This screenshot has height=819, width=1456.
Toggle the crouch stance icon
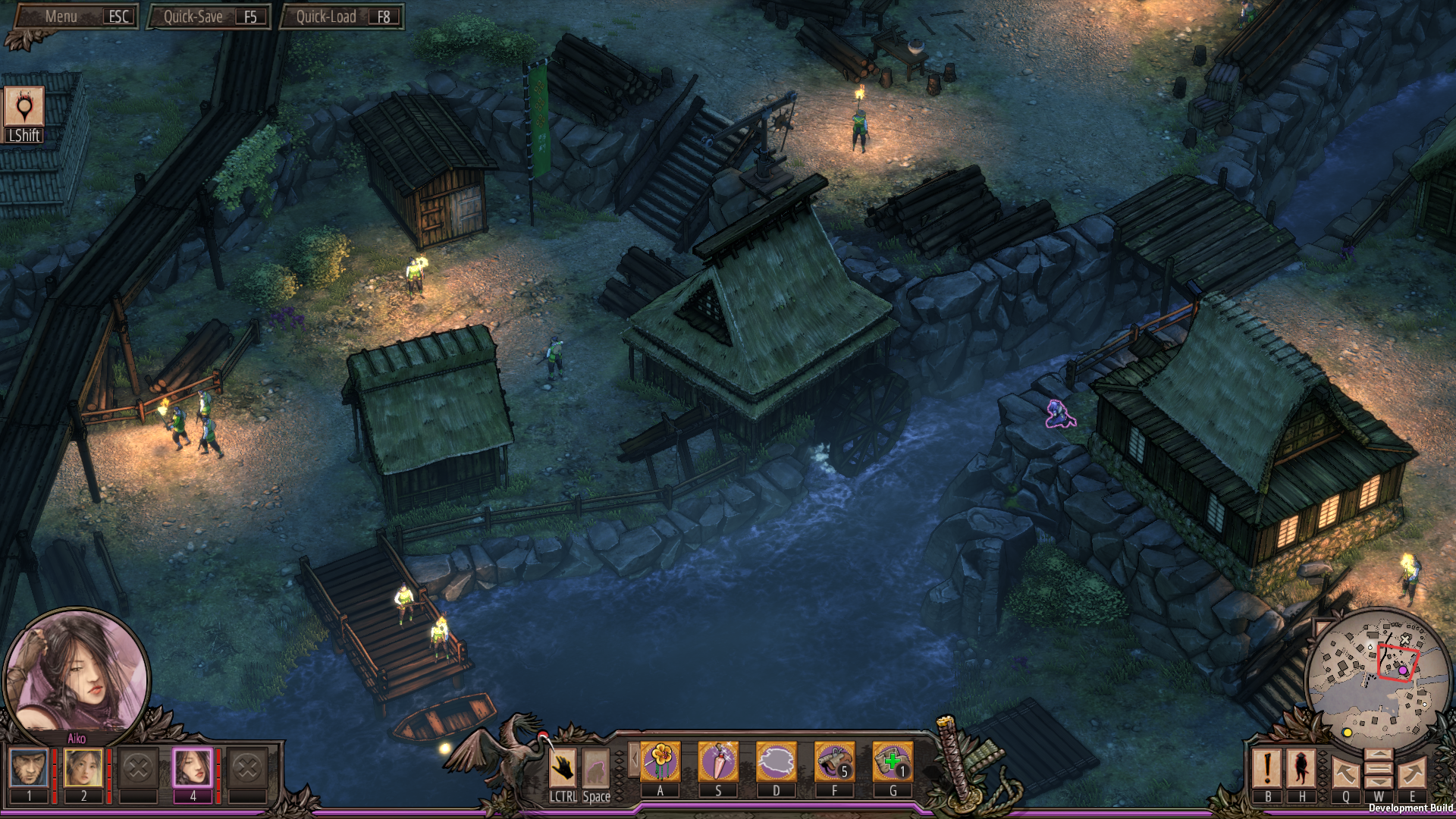[596, 767]
